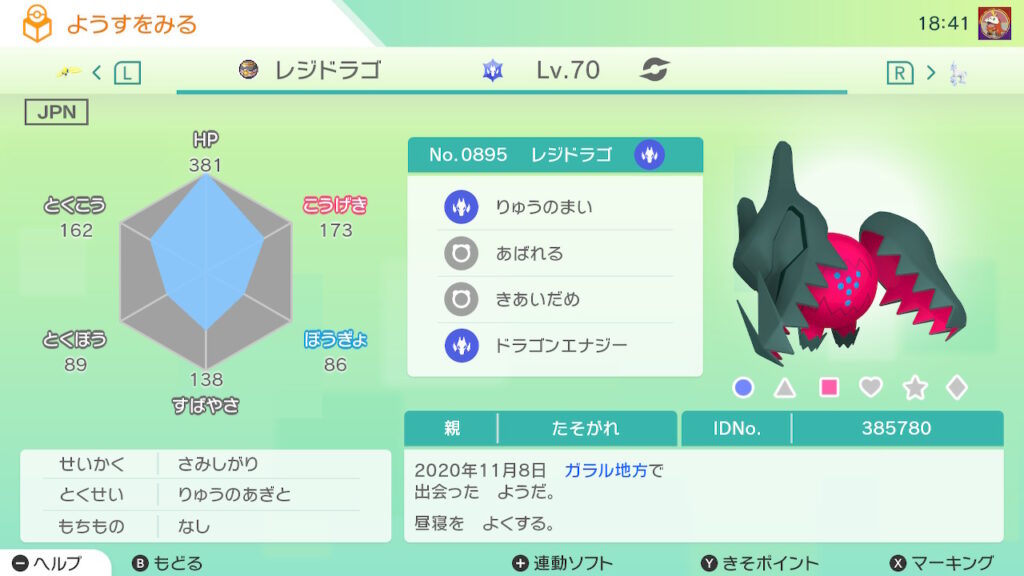
Task: Toggle the blue circle marking
Action: [743, 387]
